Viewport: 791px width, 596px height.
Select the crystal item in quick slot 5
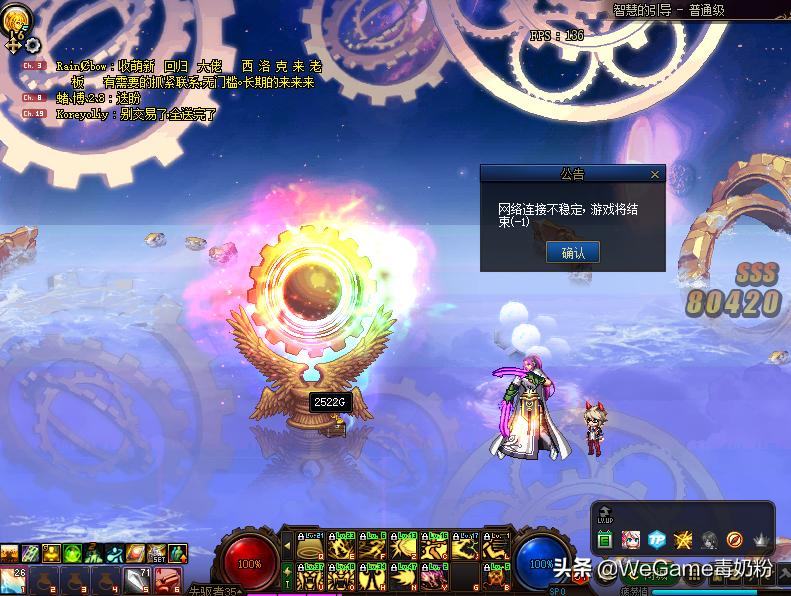point(135,578)
